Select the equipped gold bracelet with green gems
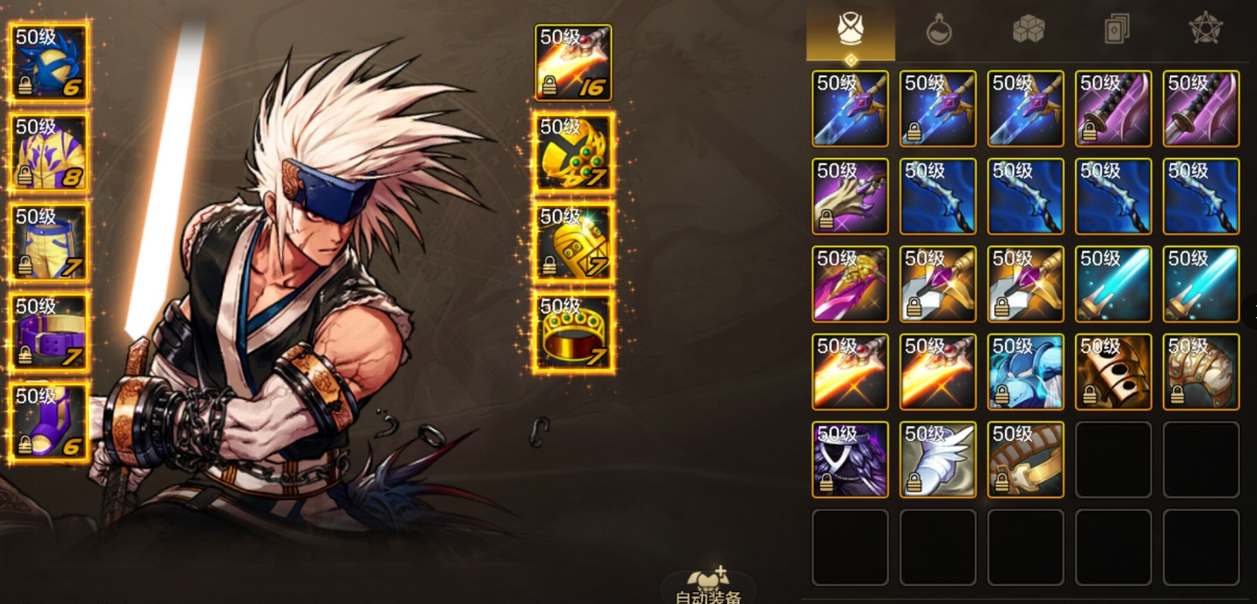Screen dimensions: 1257x604 point(574,152)
